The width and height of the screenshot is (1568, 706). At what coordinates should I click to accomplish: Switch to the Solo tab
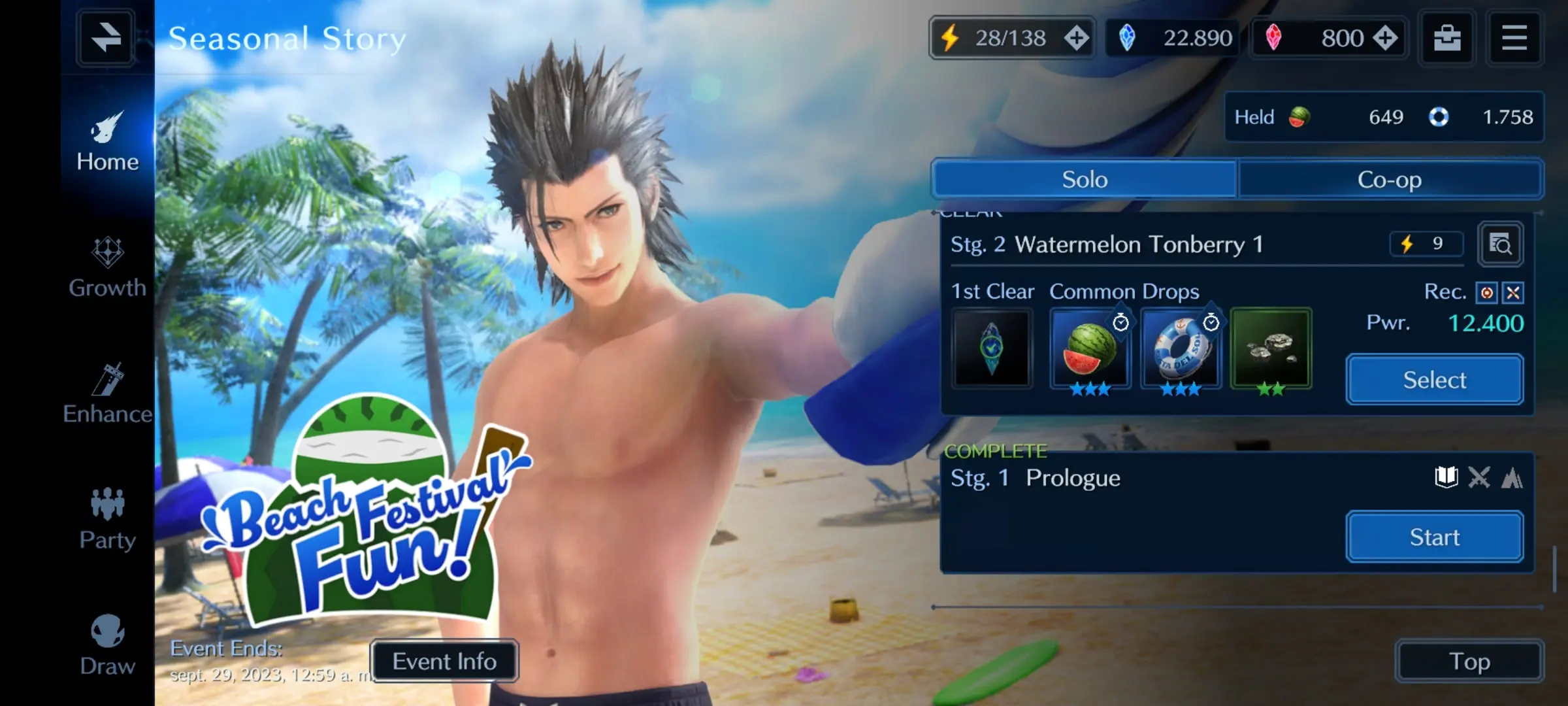coord(1085,179)
